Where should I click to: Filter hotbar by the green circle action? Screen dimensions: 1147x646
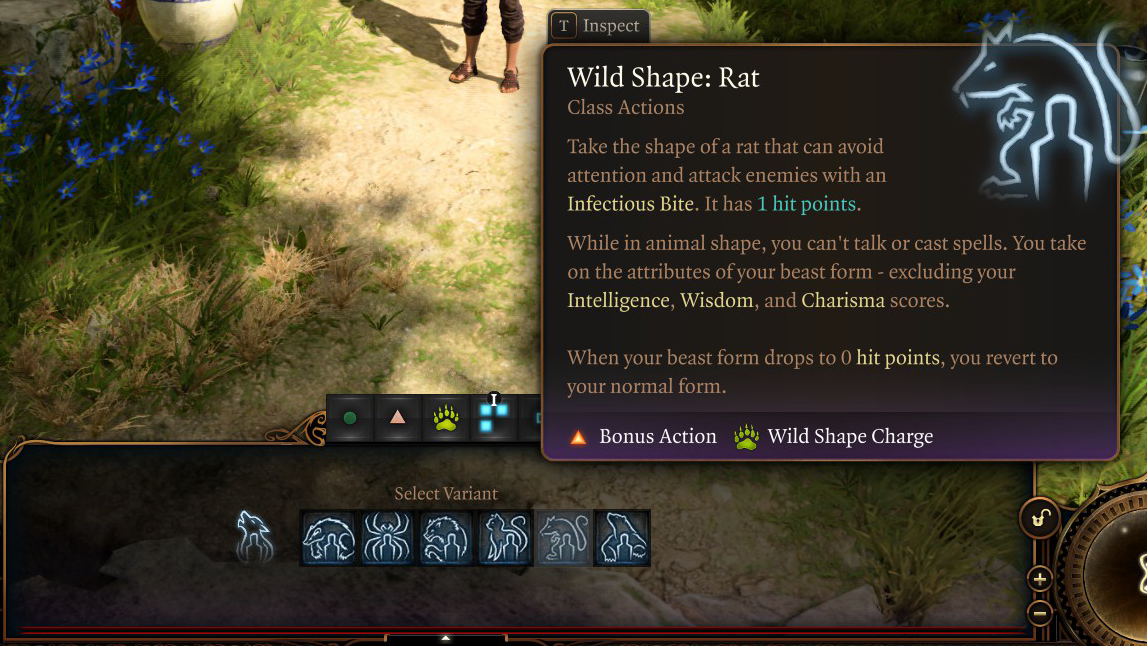pyautogui.click(x=350, y=418)
